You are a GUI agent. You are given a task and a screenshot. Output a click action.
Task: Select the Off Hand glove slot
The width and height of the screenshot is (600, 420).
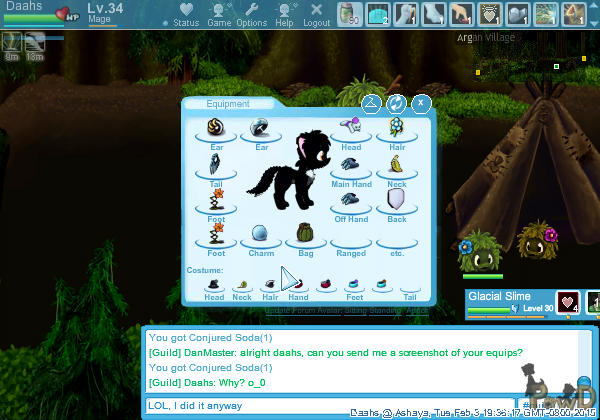coord(351,200)
